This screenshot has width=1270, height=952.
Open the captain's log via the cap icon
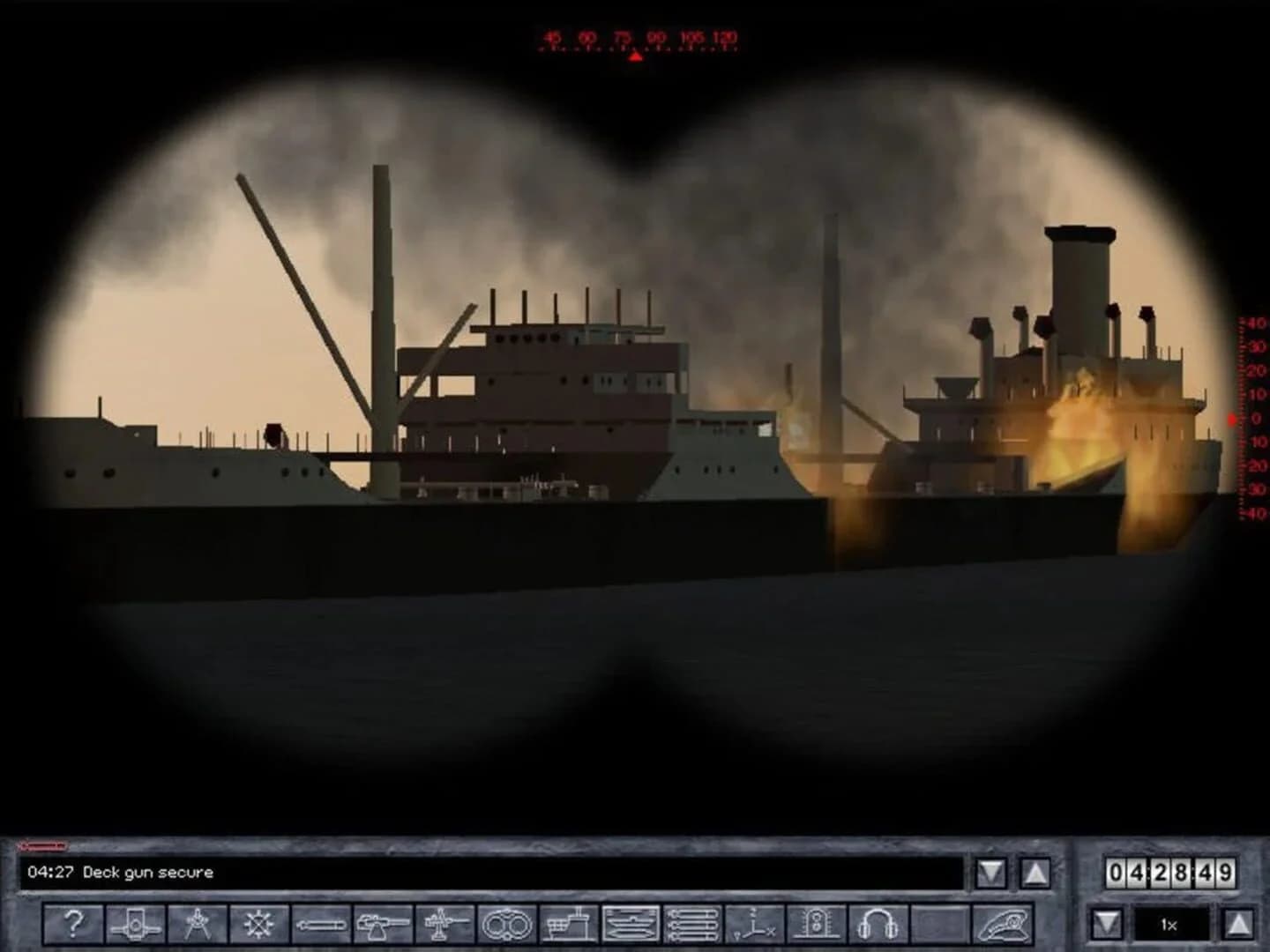point(1005,924)
